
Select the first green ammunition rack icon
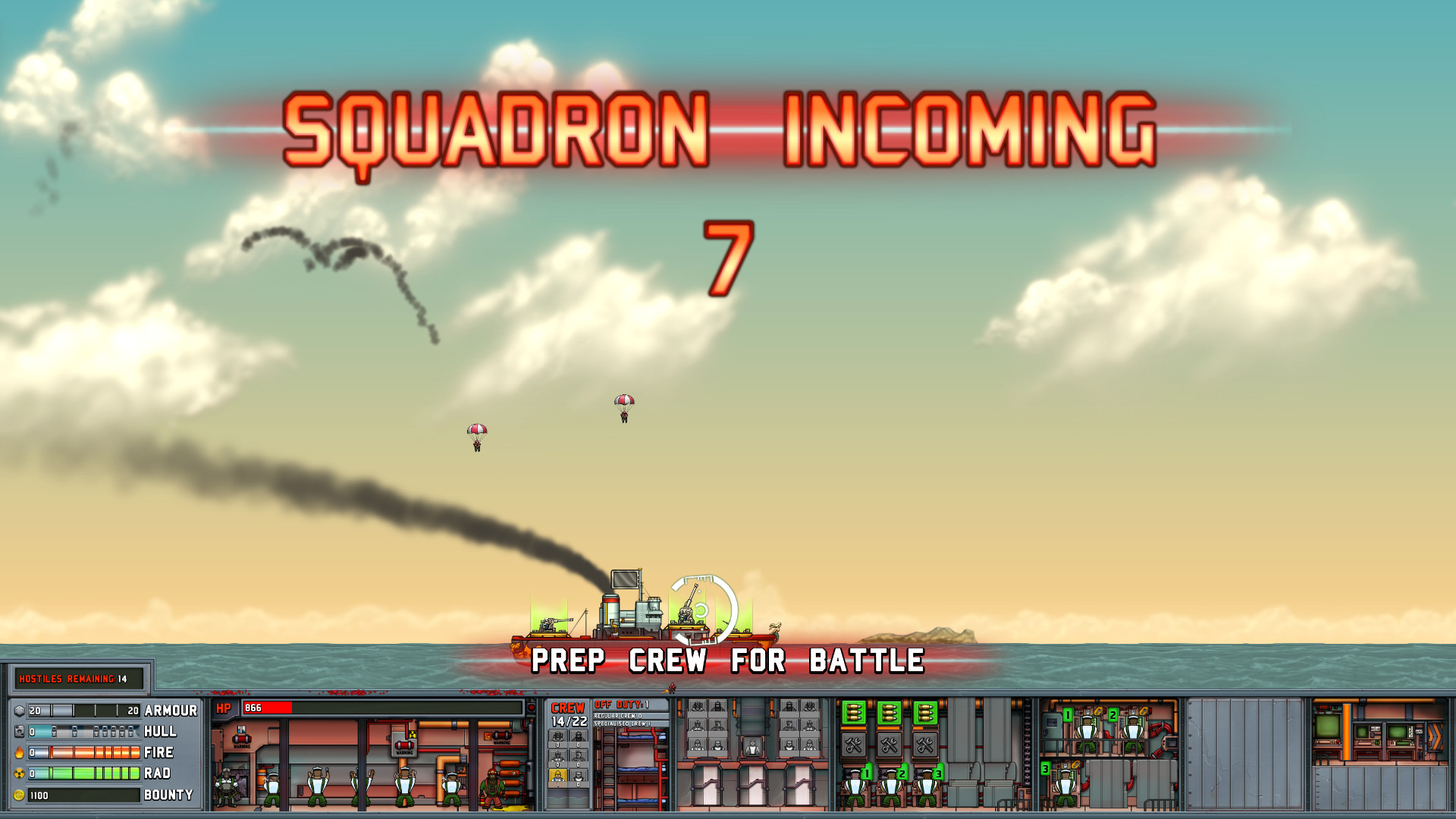click(x=854, y=713)
